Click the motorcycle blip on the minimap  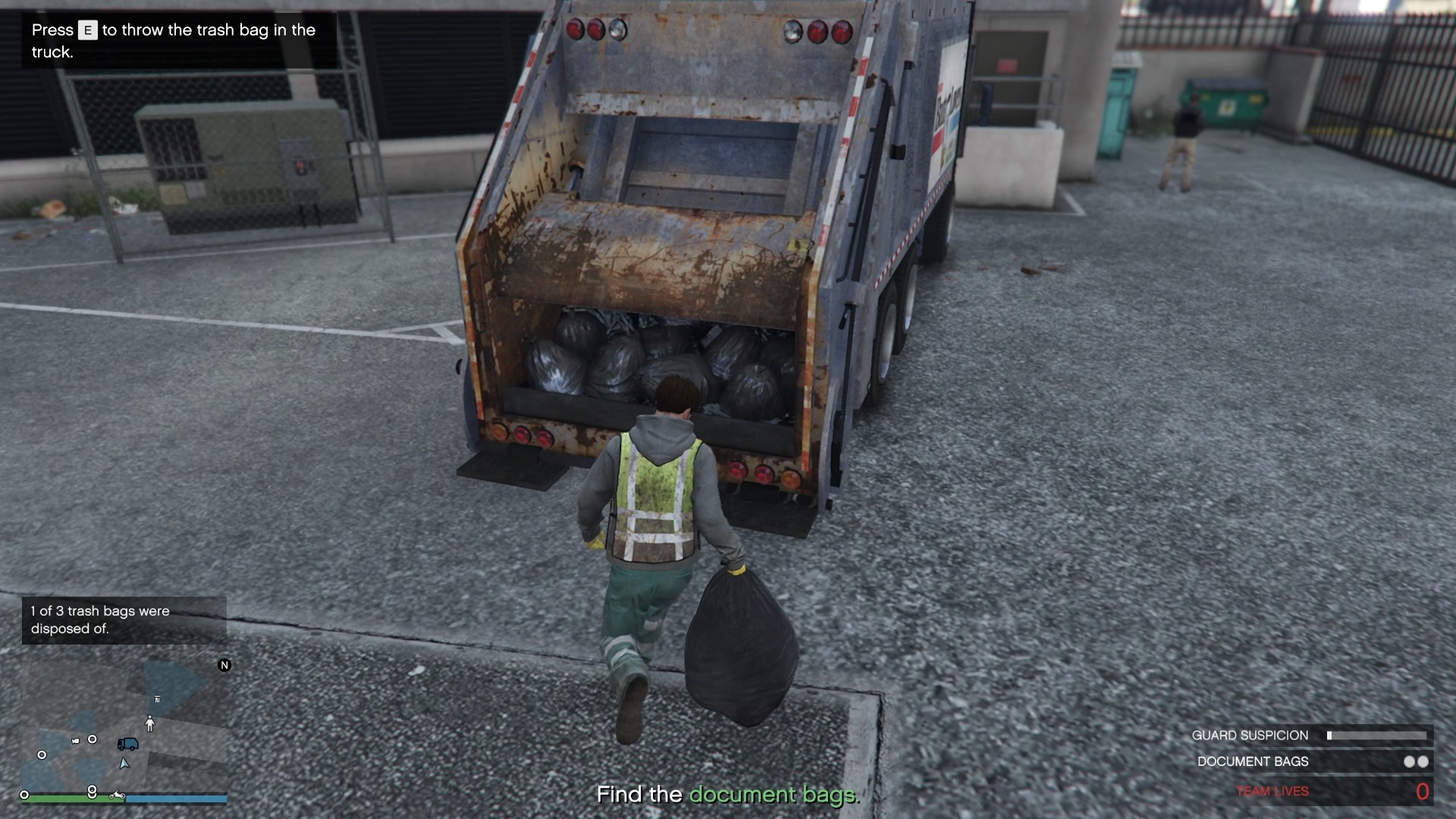point(117,795)
